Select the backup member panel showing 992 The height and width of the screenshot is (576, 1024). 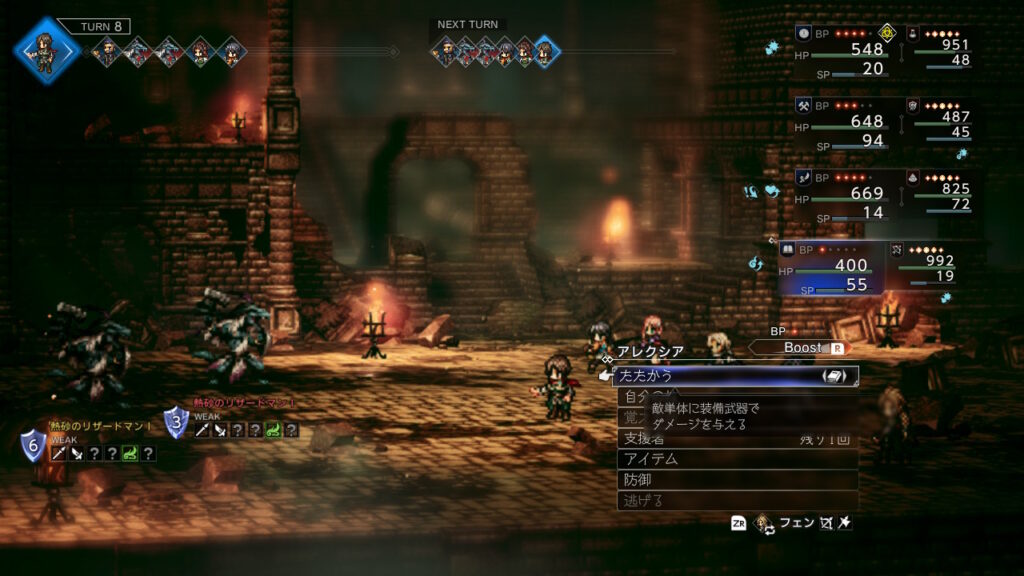pyautogui.click(x=931, y=268)
